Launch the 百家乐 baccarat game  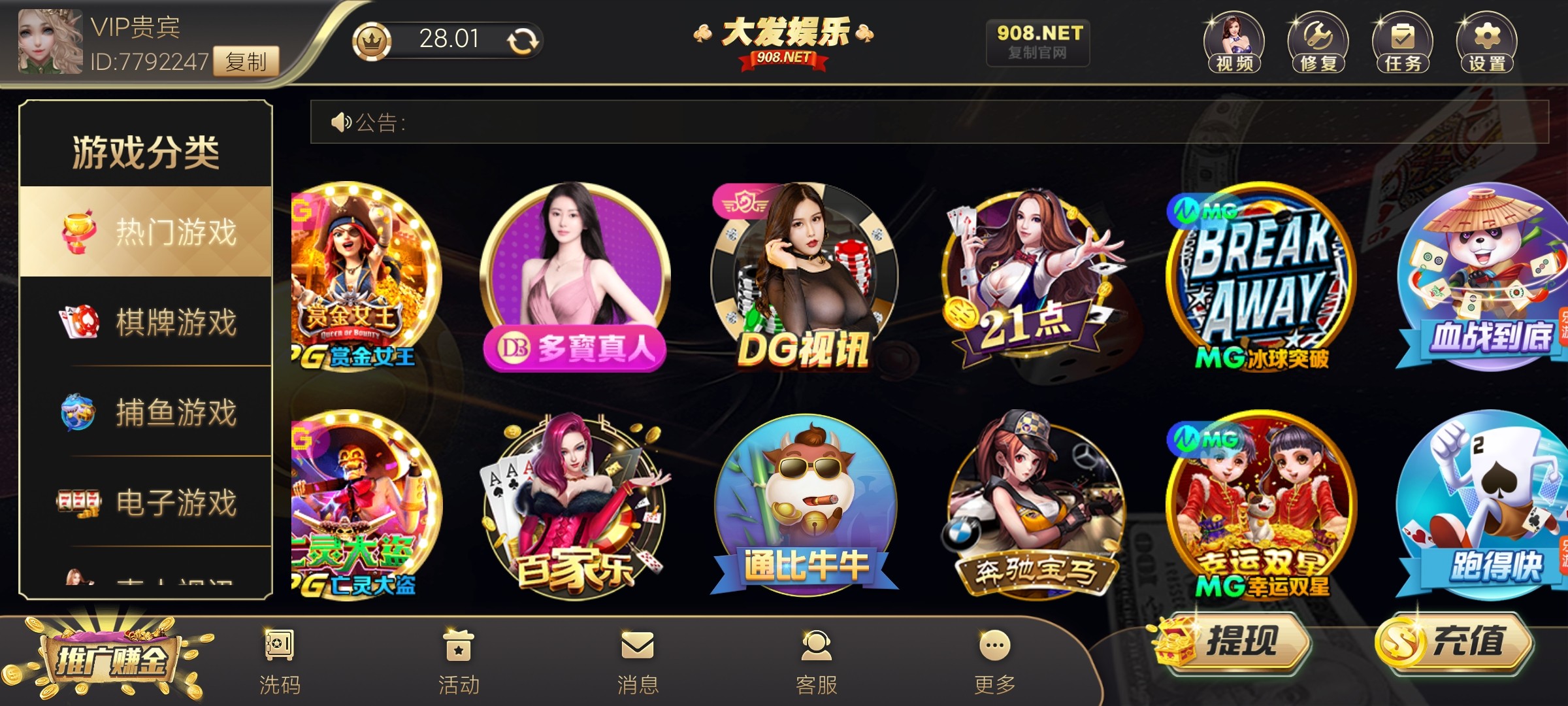click(x=575, y=505)
